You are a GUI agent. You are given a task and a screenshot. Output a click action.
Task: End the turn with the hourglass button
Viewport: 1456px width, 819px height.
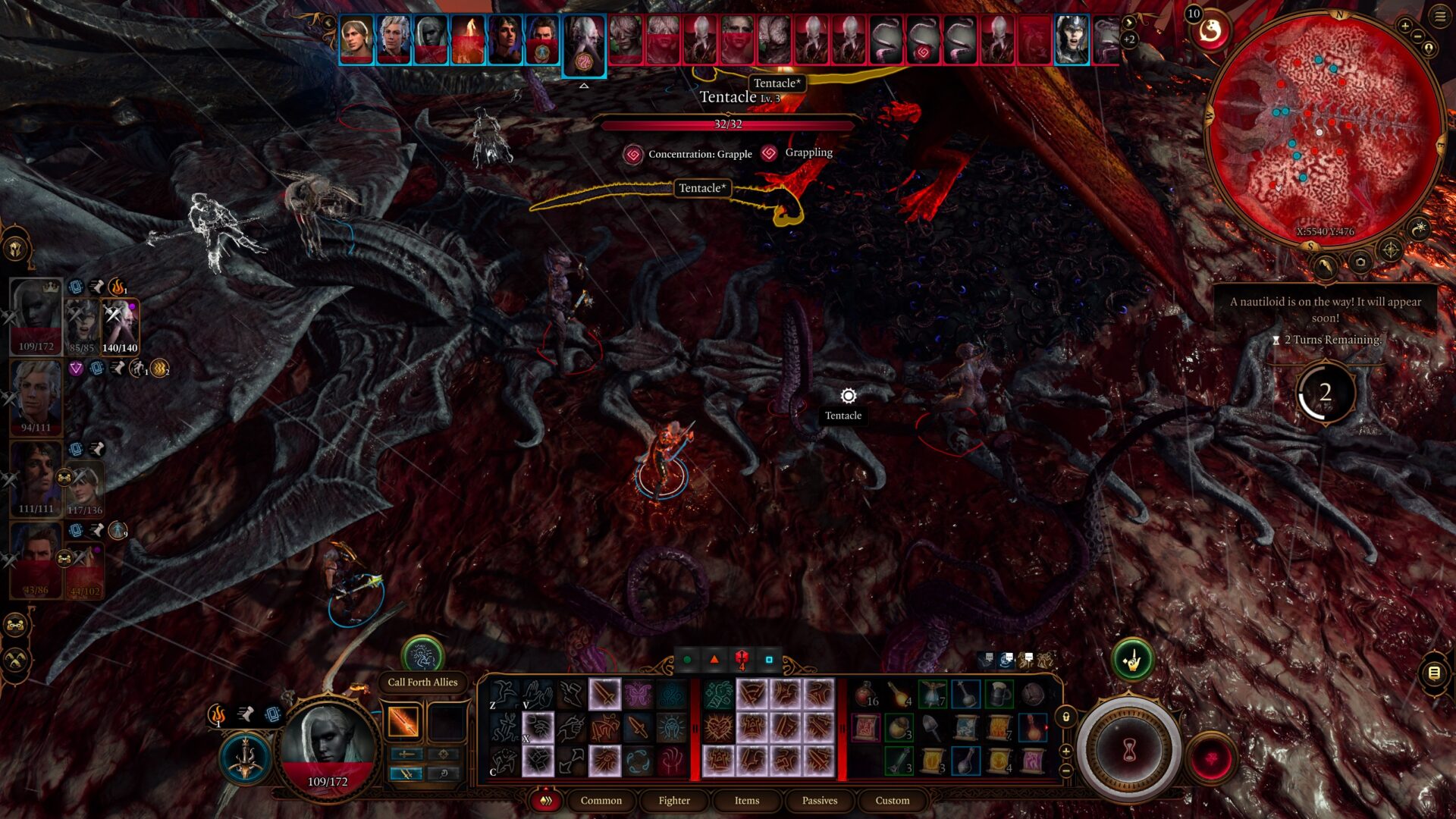click(1129, 750)
